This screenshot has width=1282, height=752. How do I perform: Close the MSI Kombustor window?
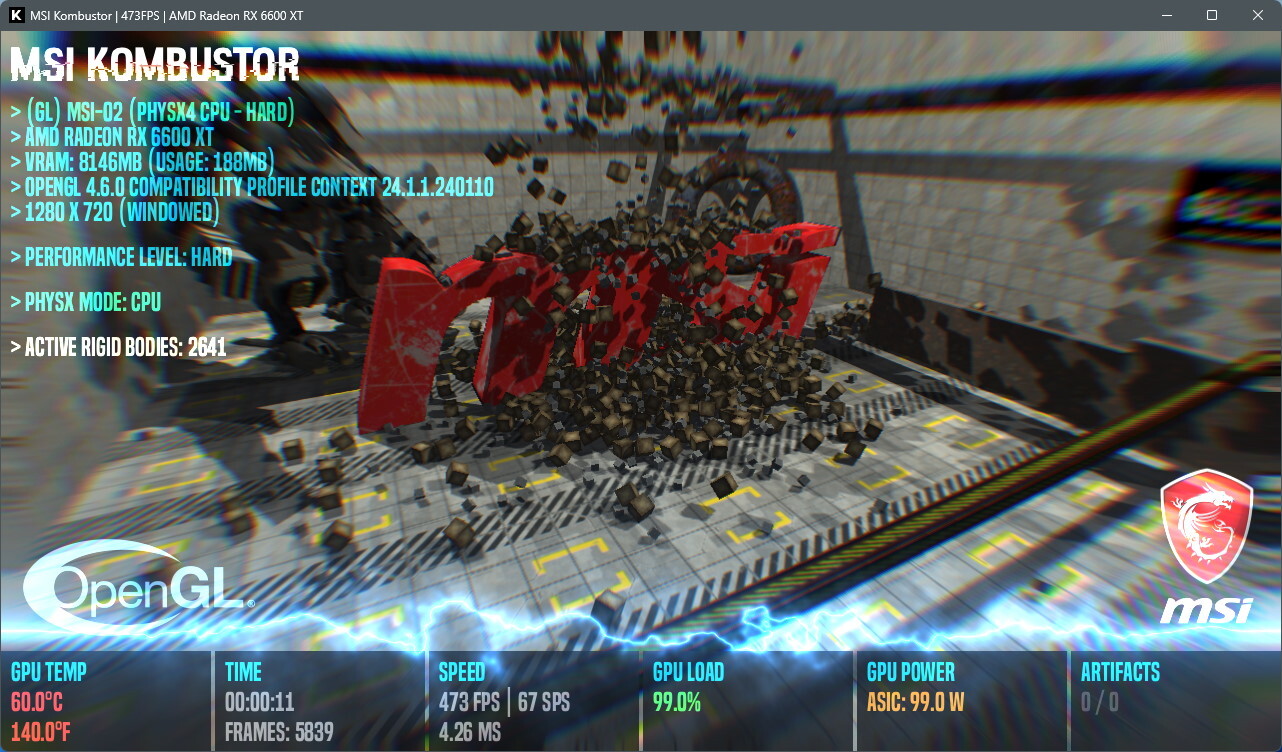tap(1258, 15)
